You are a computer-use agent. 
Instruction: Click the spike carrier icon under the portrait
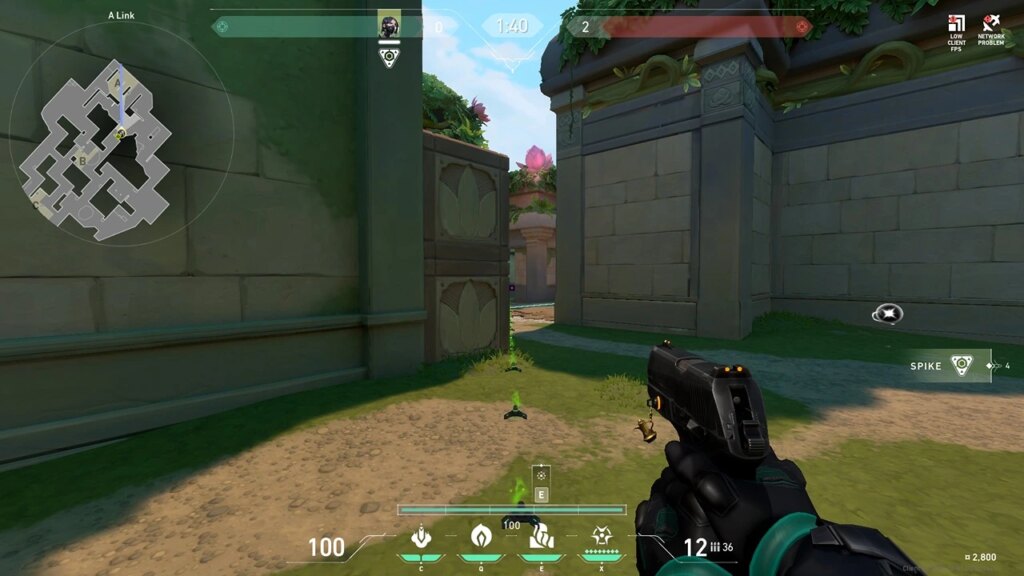pyautogui.click(x=389, y=57)
